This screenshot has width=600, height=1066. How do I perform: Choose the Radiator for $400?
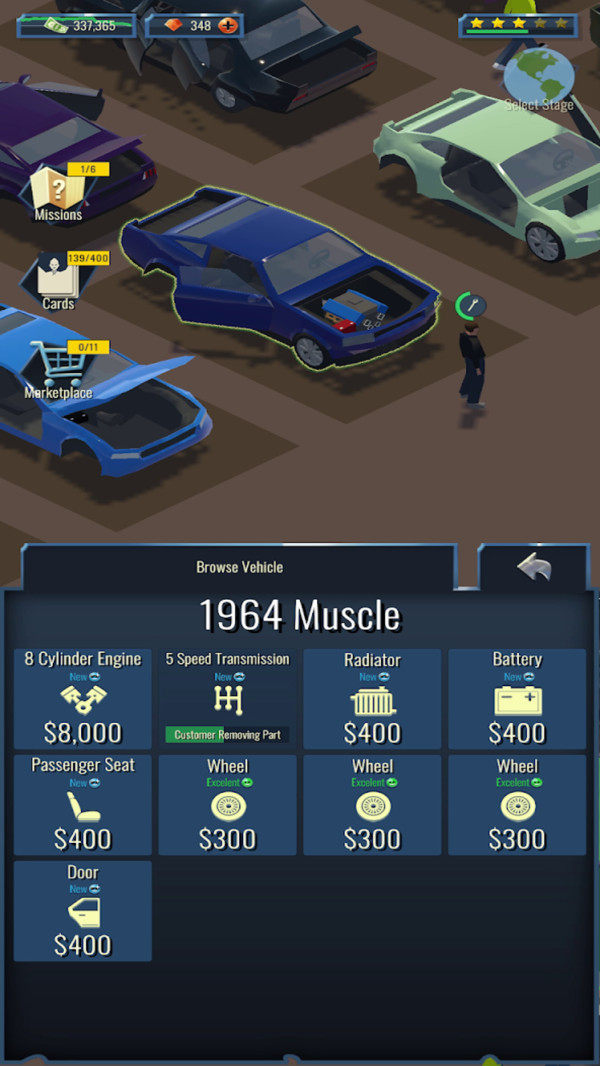pyautogui.click(x=372, y=699)
